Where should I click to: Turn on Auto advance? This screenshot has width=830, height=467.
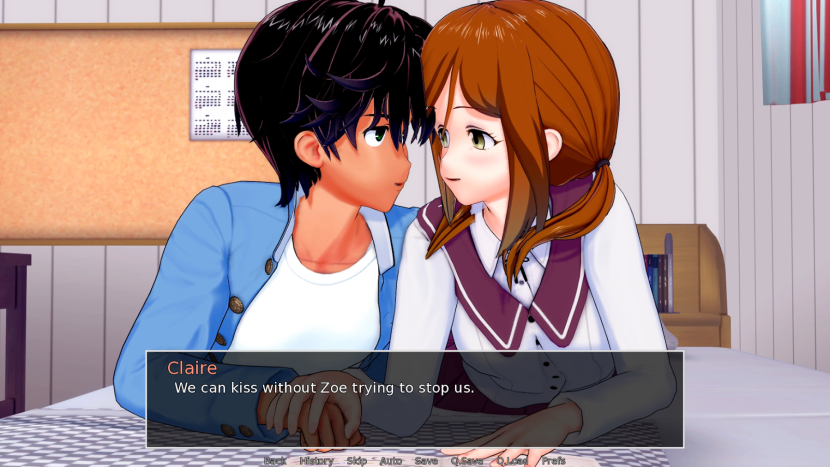point(390,461)
